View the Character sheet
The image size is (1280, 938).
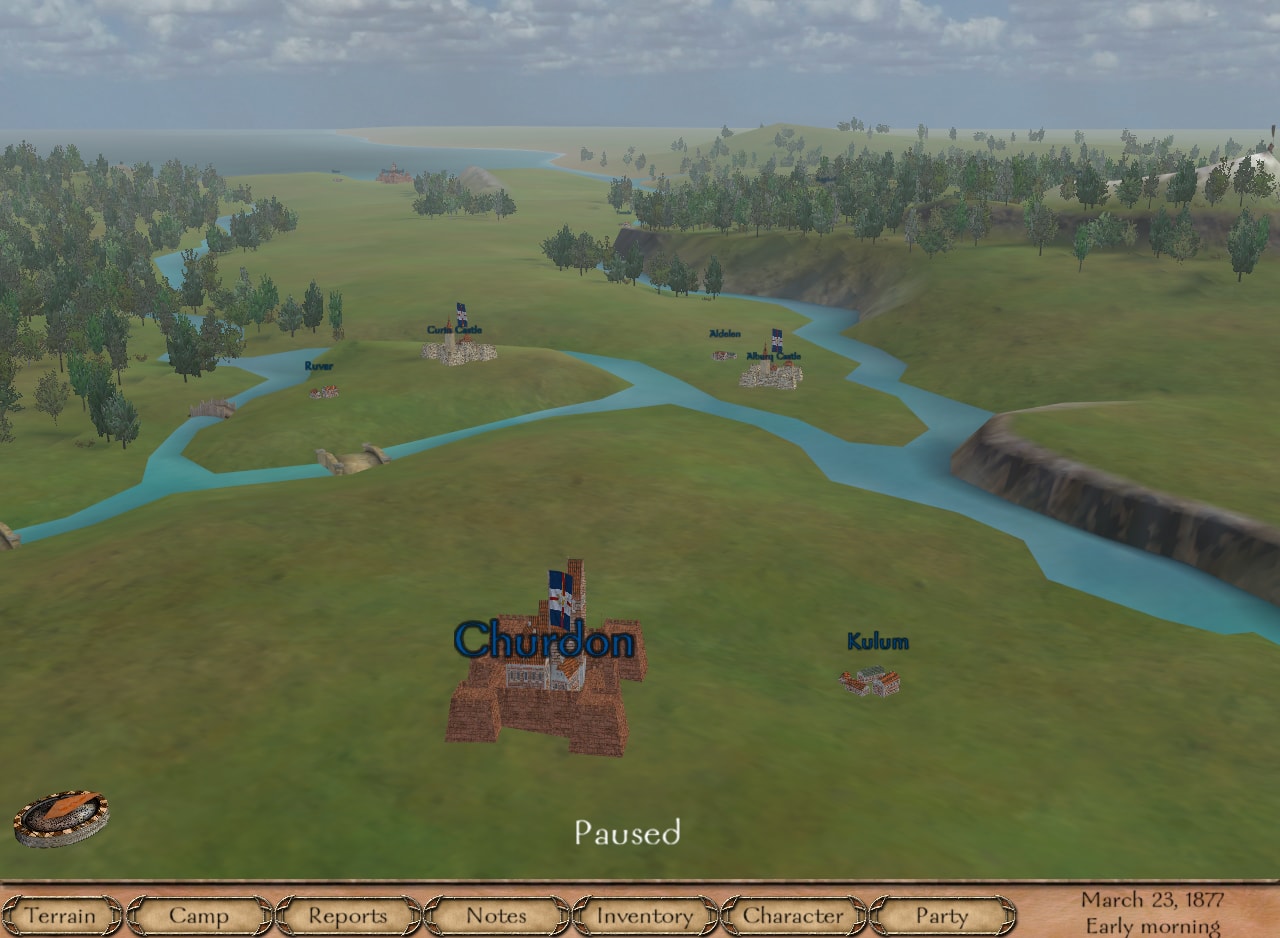click(x=793, y=916)
